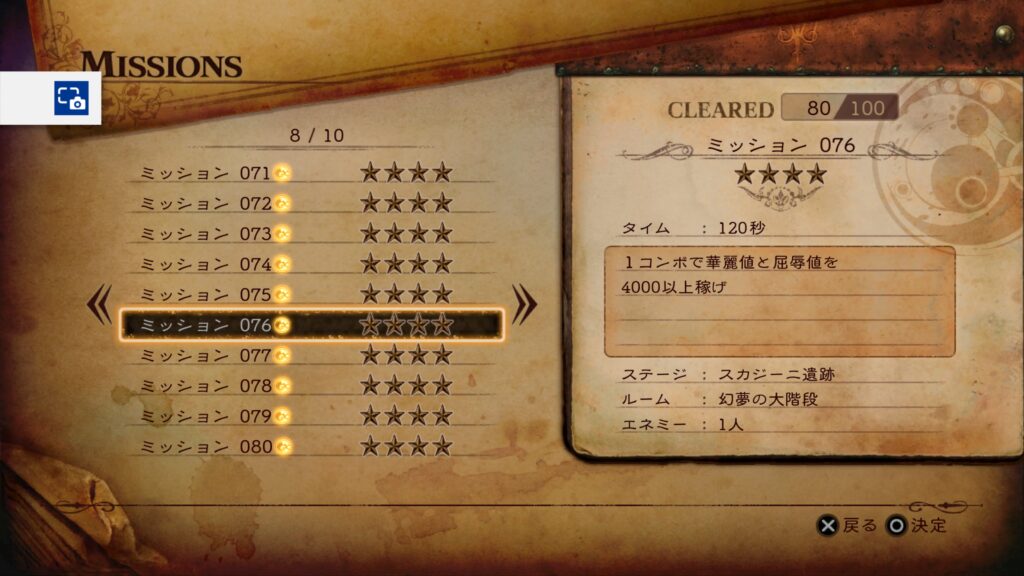This screenshot has height=576, width=1024.
Task: Choose ミッション 078 from the list
Action: pyautogui.click(x=310, y=386)
